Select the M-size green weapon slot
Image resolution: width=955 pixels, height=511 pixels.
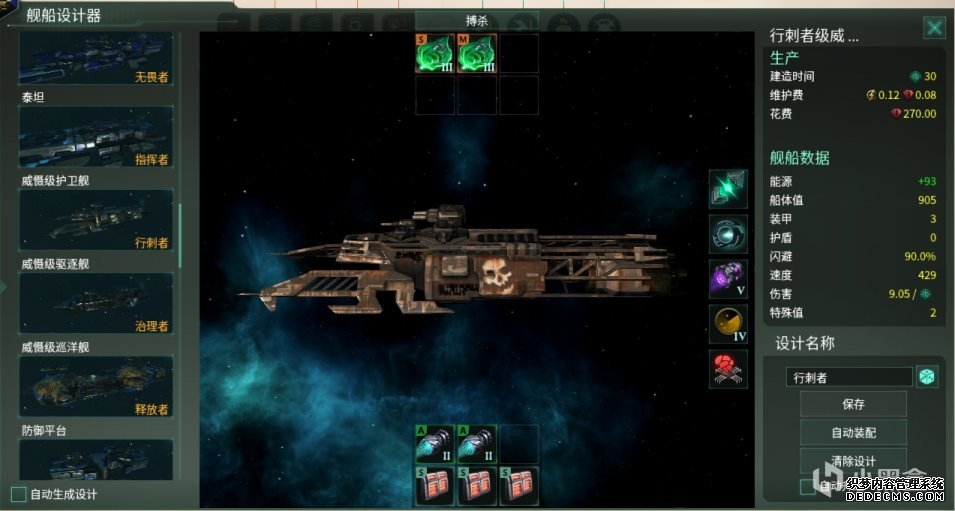point(477,54)
